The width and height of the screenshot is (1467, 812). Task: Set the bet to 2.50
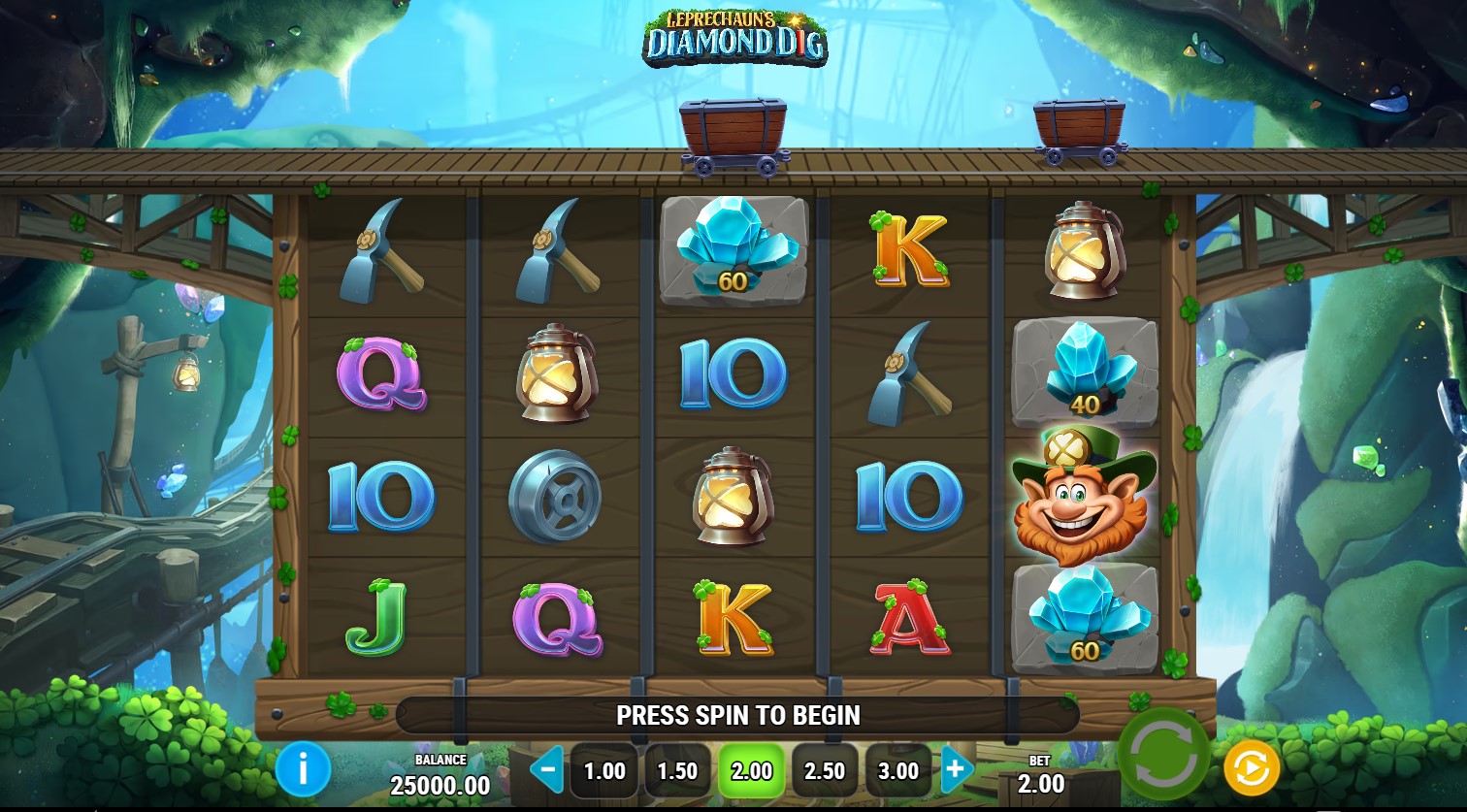[x=825, y=771]
